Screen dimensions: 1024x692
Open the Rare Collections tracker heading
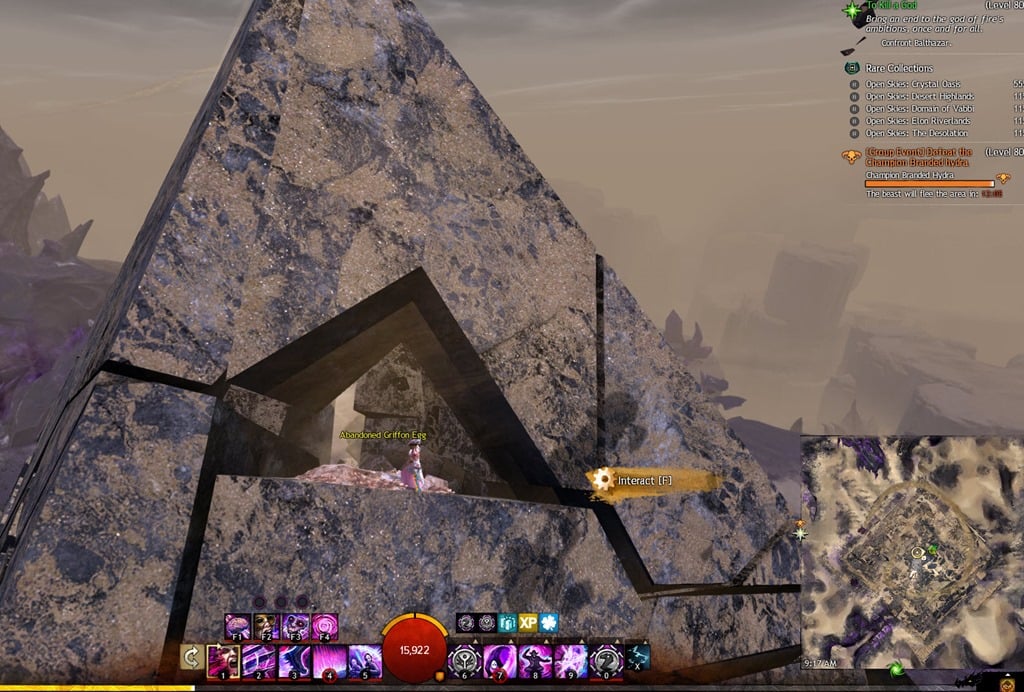tap(899, 68)
